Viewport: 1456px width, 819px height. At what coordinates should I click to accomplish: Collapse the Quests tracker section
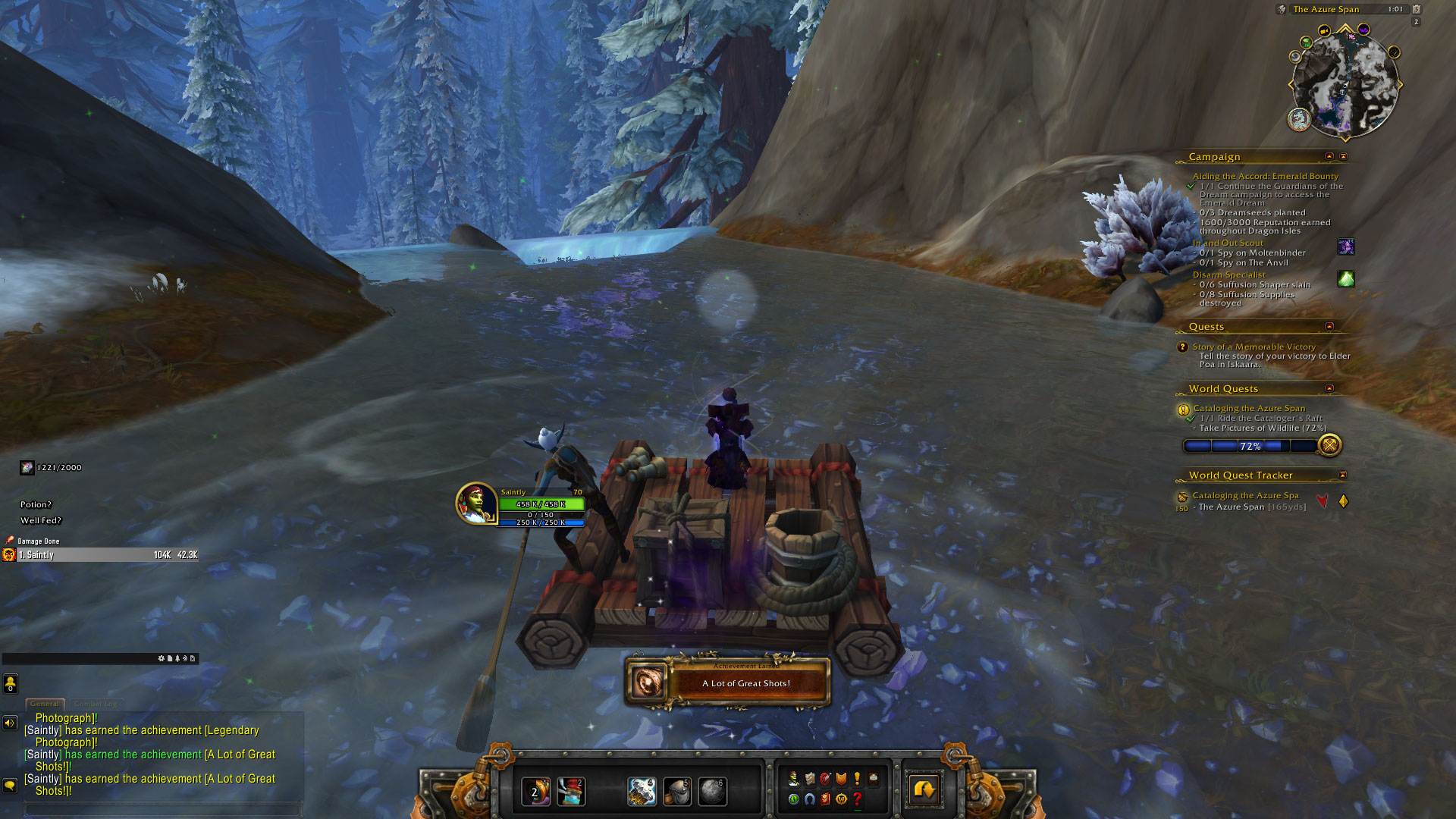1329,326
